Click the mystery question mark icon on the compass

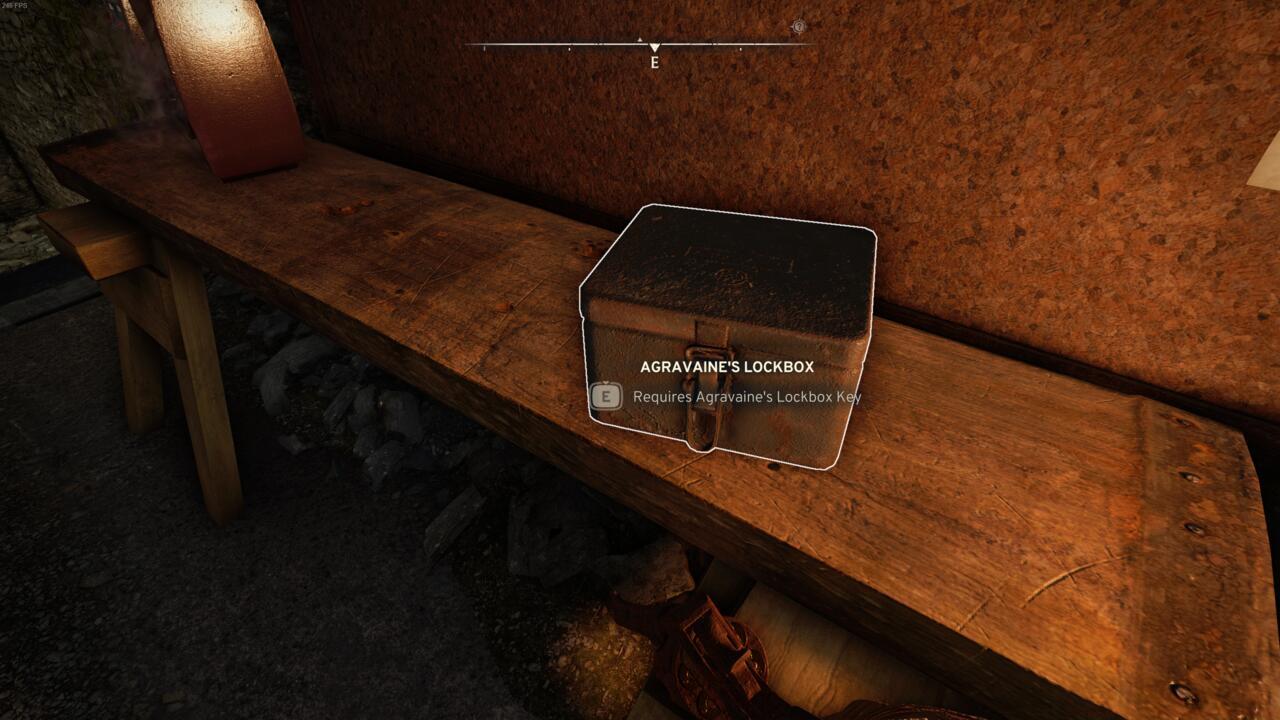click(x=799, y=25)
